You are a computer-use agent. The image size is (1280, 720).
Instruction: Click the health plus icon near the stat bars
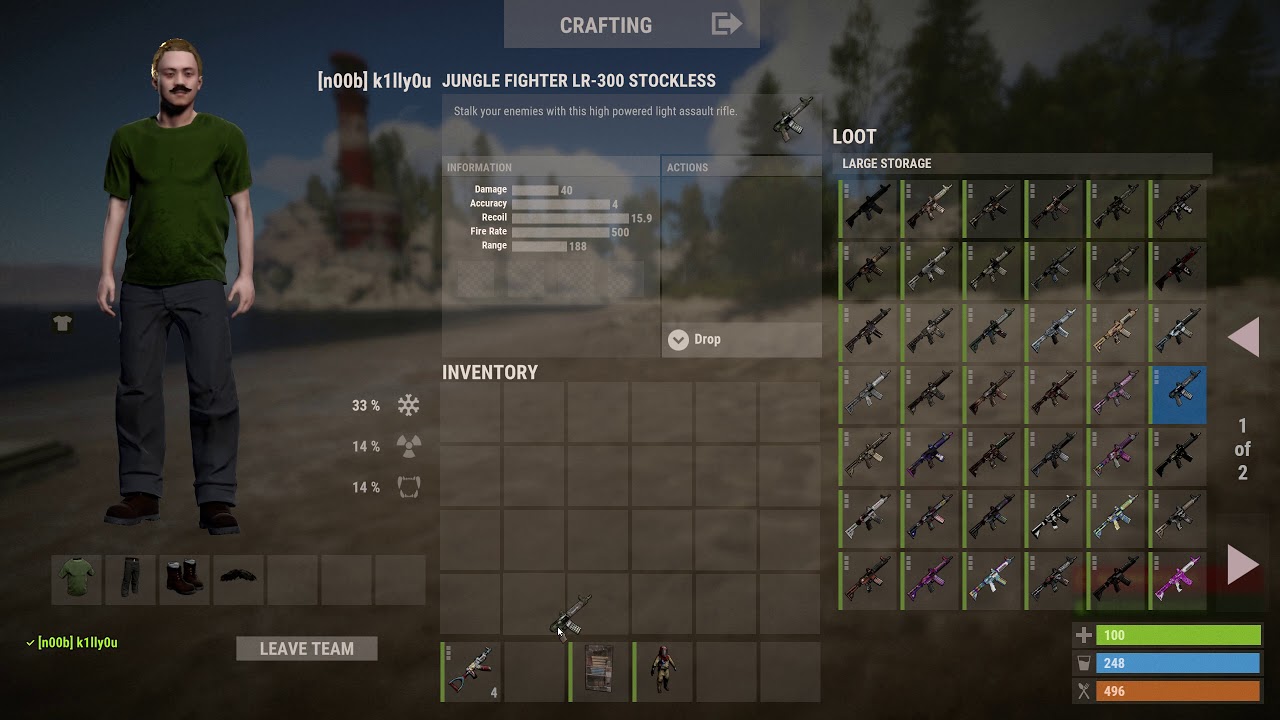(1085, 634)
